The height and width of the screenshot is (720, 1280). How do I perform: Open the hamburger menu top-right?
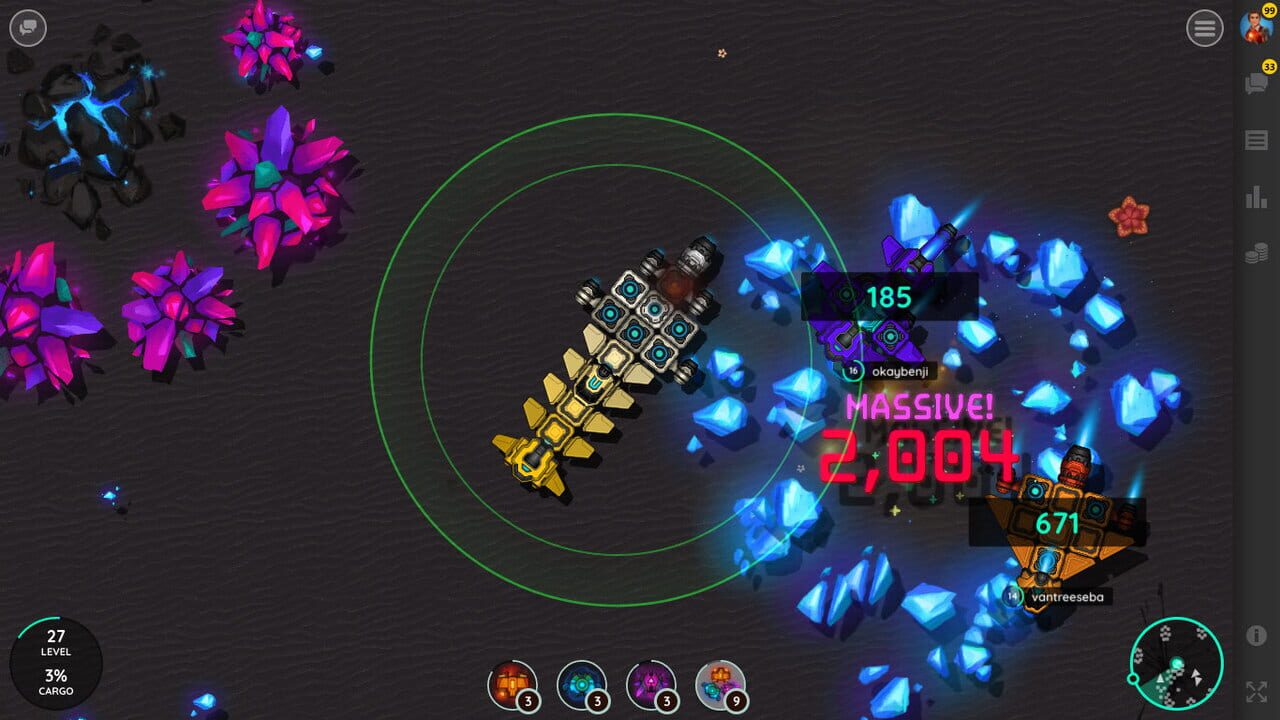[x=1205, y=28]
